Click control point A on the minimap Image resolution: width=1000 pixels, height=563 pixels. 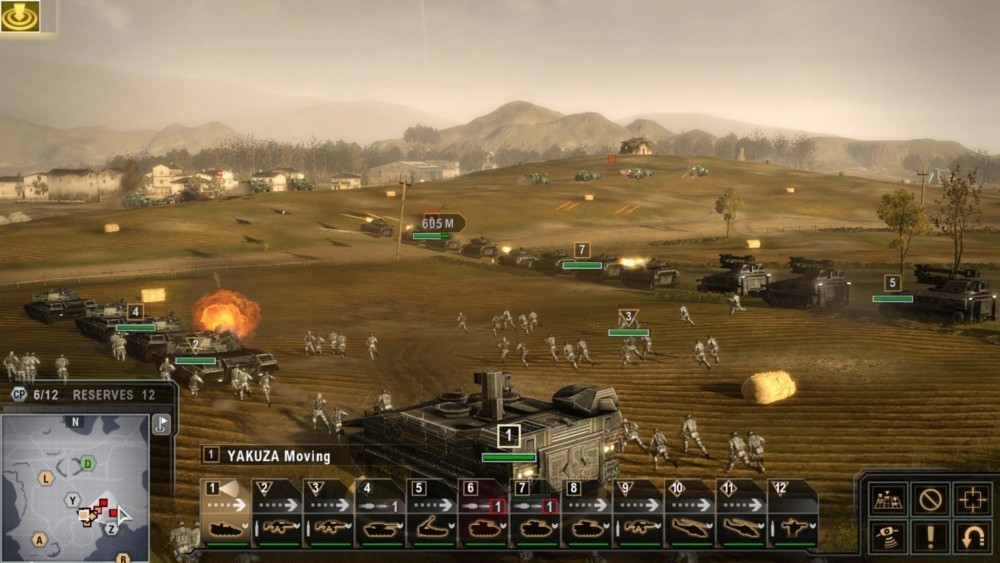pyautogui.click(x=40, y=540)
